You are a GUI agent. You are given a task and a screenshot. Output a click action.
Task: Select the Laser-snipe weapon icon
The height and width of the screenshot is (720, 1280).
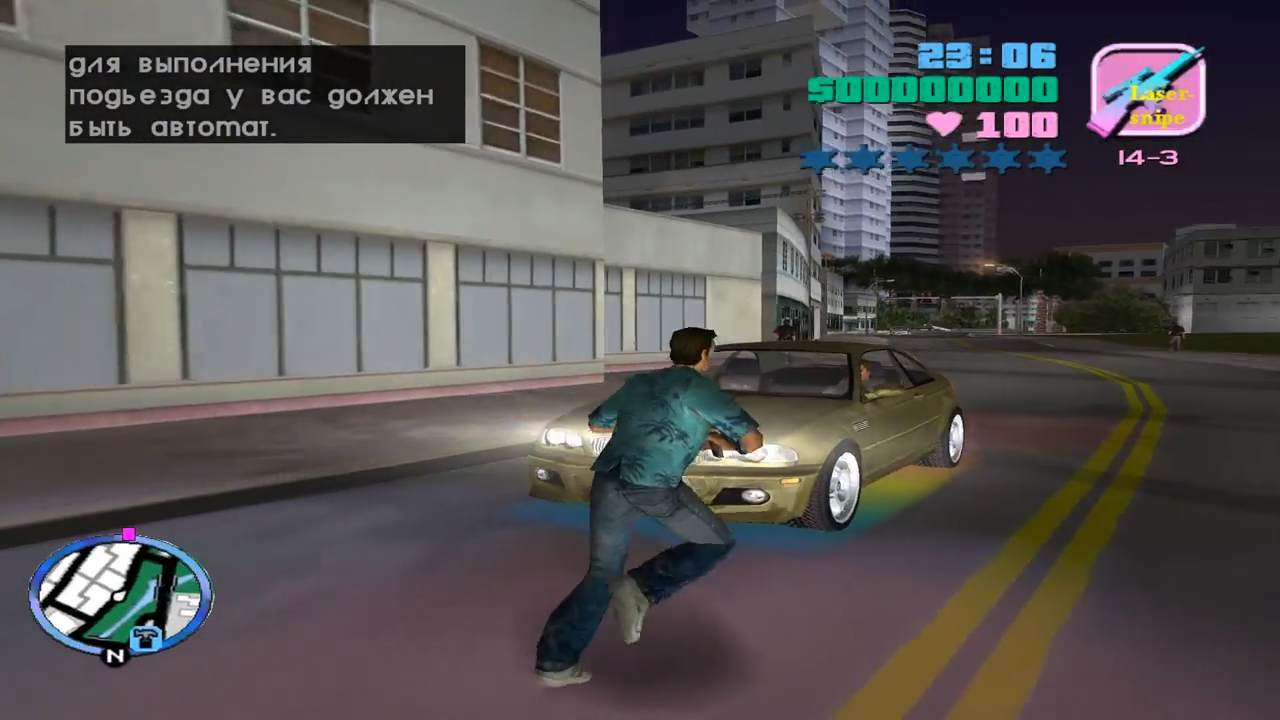click(1146, 91)
